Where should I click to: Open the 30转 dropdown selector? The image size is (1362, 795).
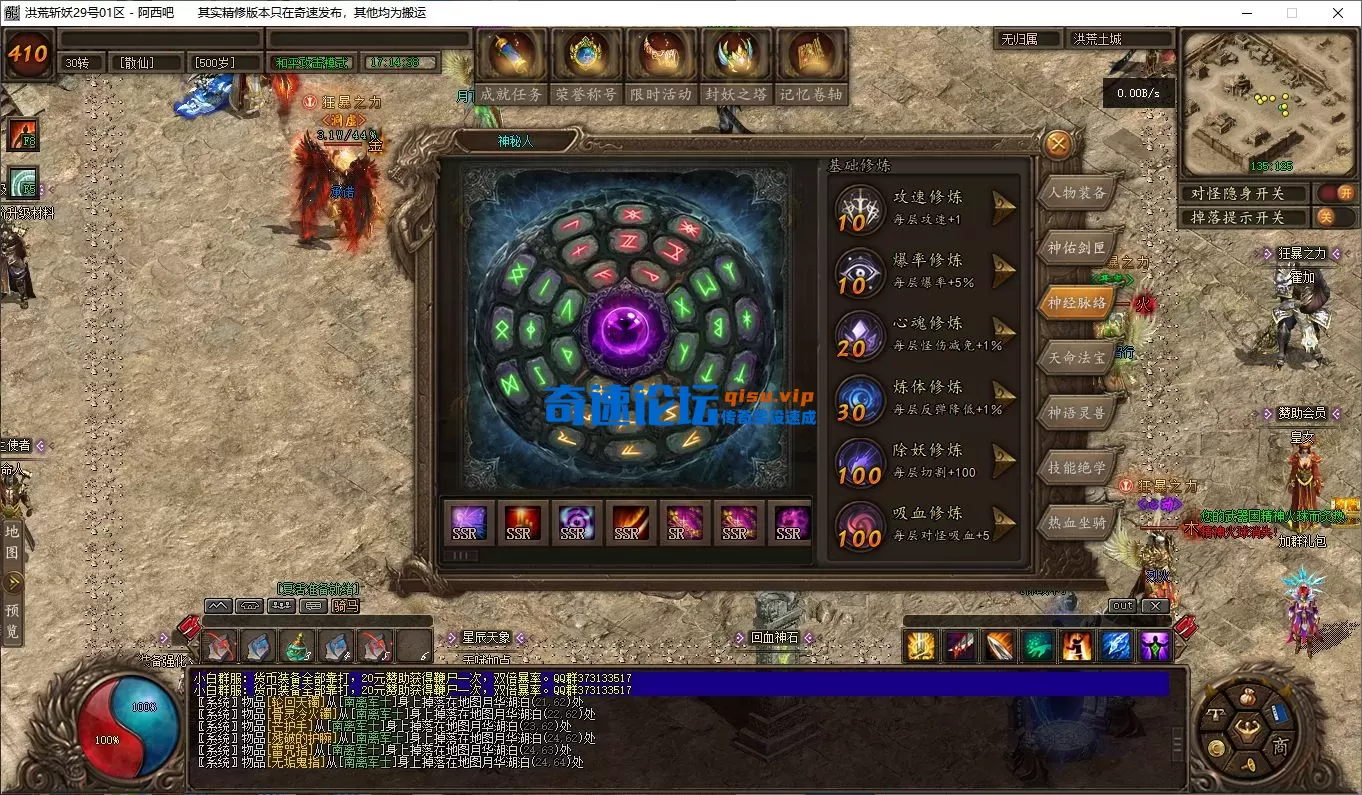point(80,62)
